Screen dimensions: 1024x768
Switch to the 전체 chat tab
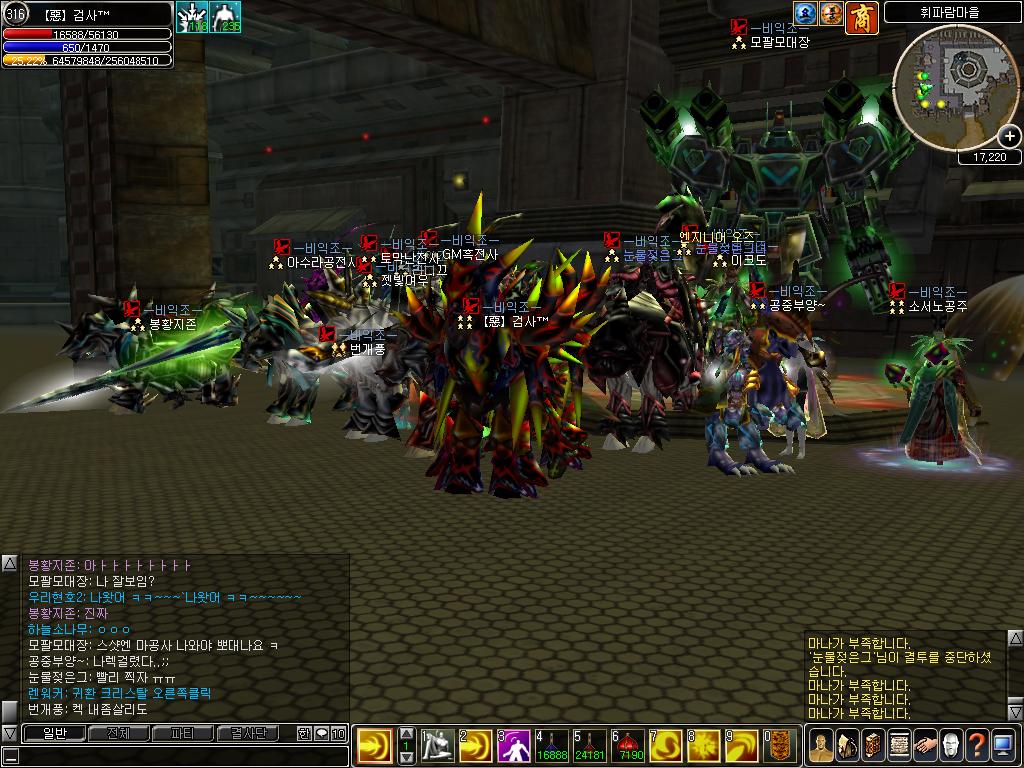[118, 733]
